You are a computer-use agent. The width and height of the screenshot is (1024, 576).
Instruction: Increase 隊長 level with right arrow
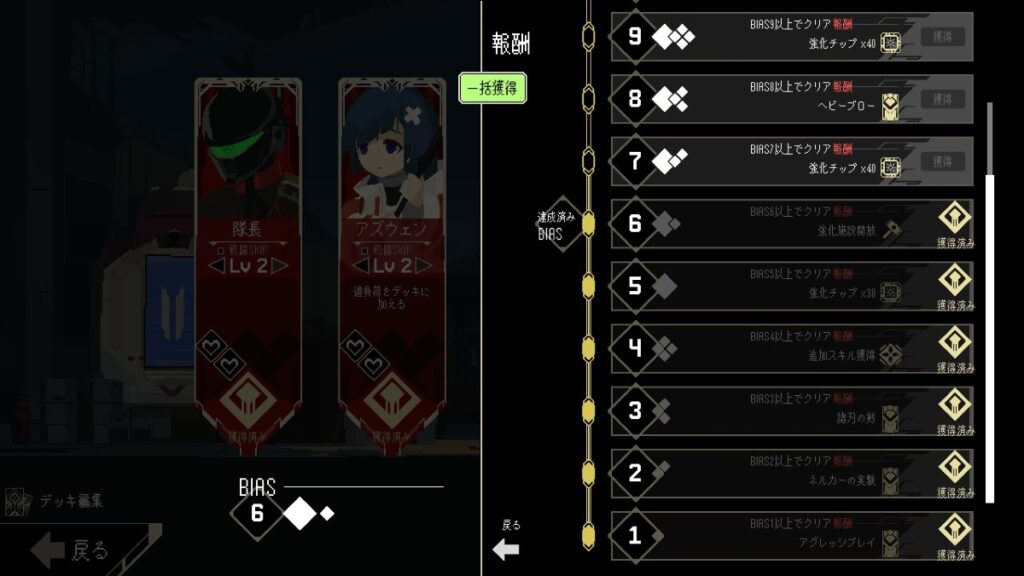(x=281, y=266)
